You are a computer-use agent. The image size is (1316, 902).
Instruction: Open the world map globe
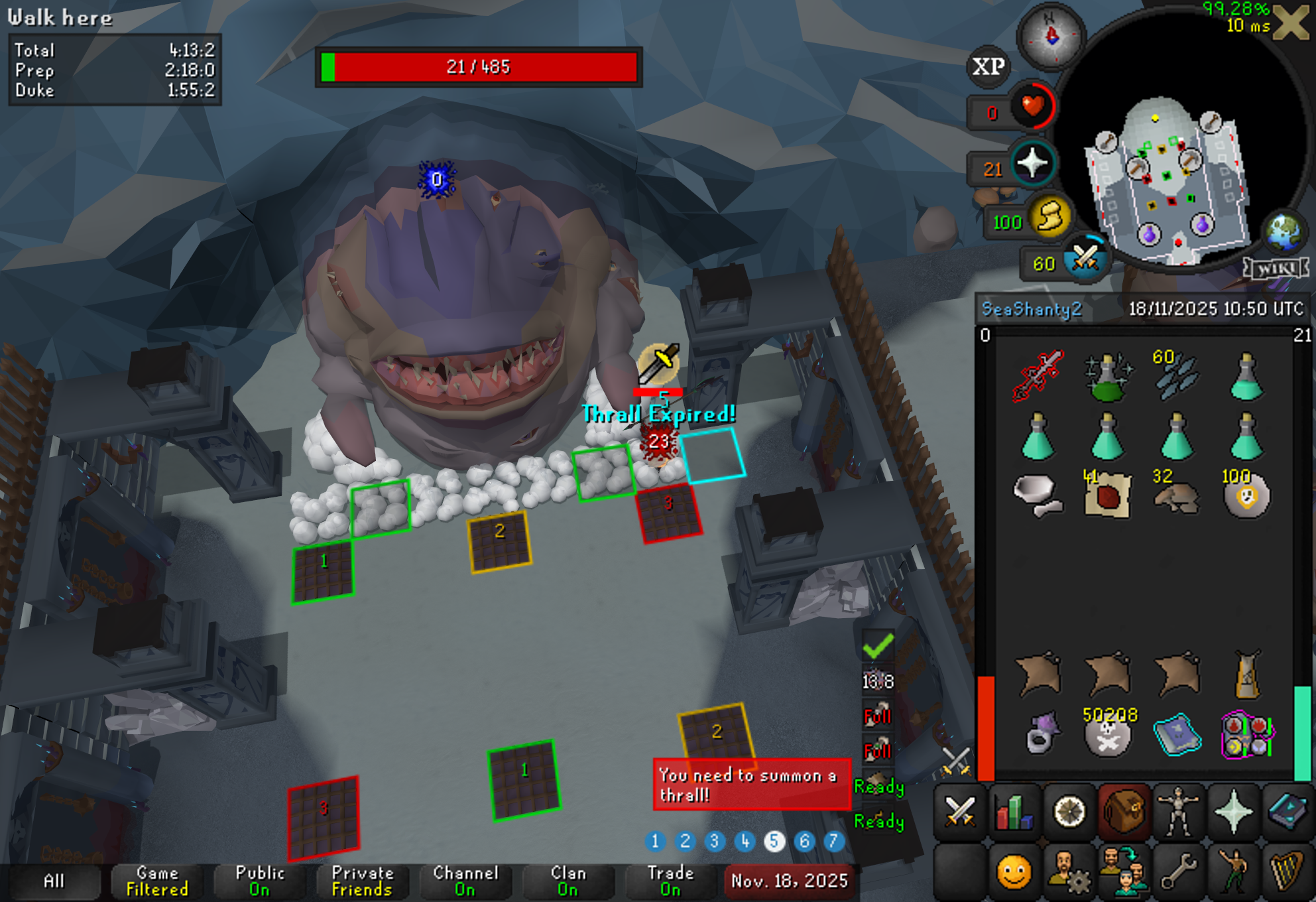pyautogui.click(x=1284, y=230)
